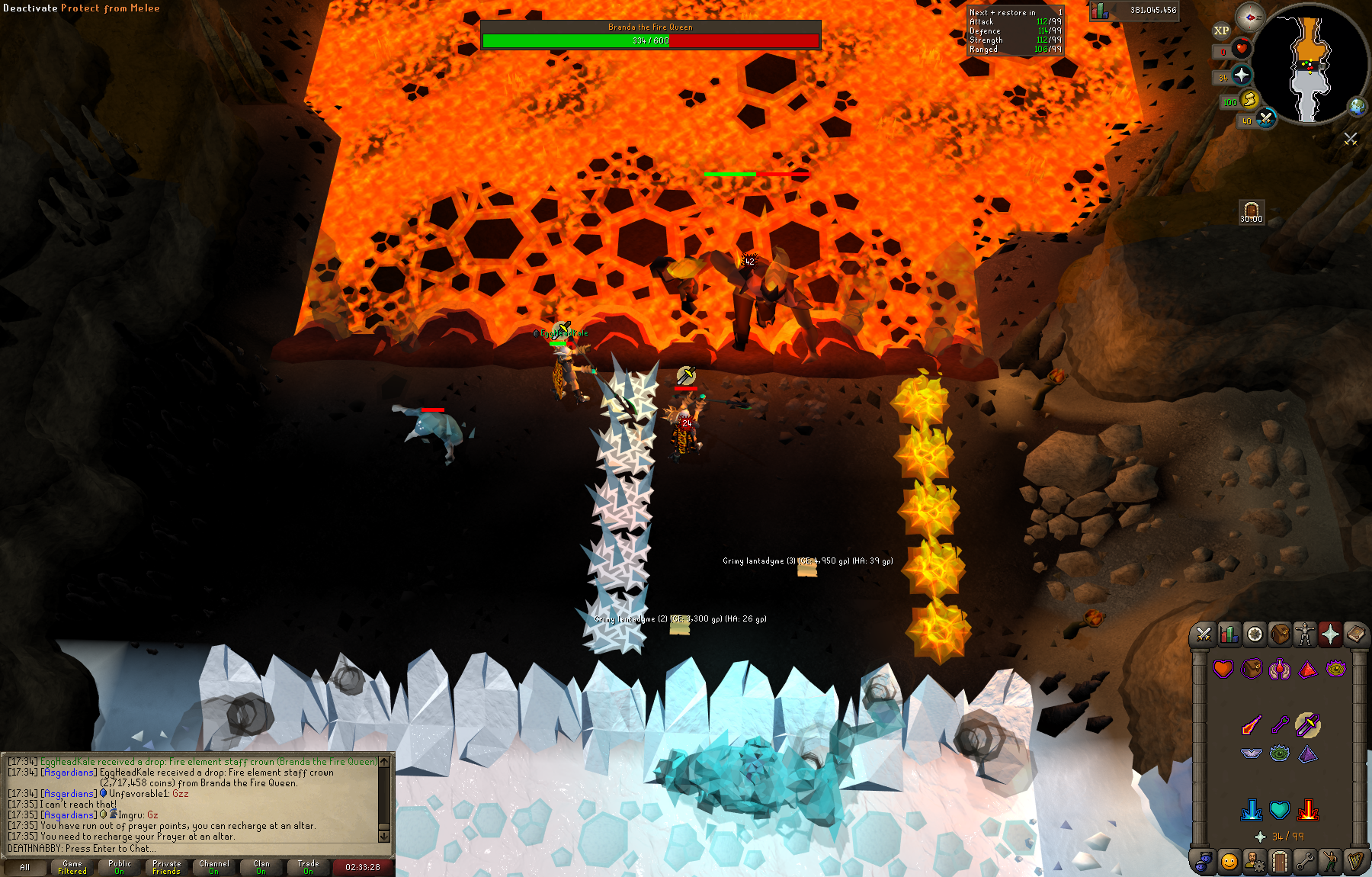Show the Worn Equipment tab
Screen dimensions: 1372x877
pyautogui.click(x=1305, y=634)
